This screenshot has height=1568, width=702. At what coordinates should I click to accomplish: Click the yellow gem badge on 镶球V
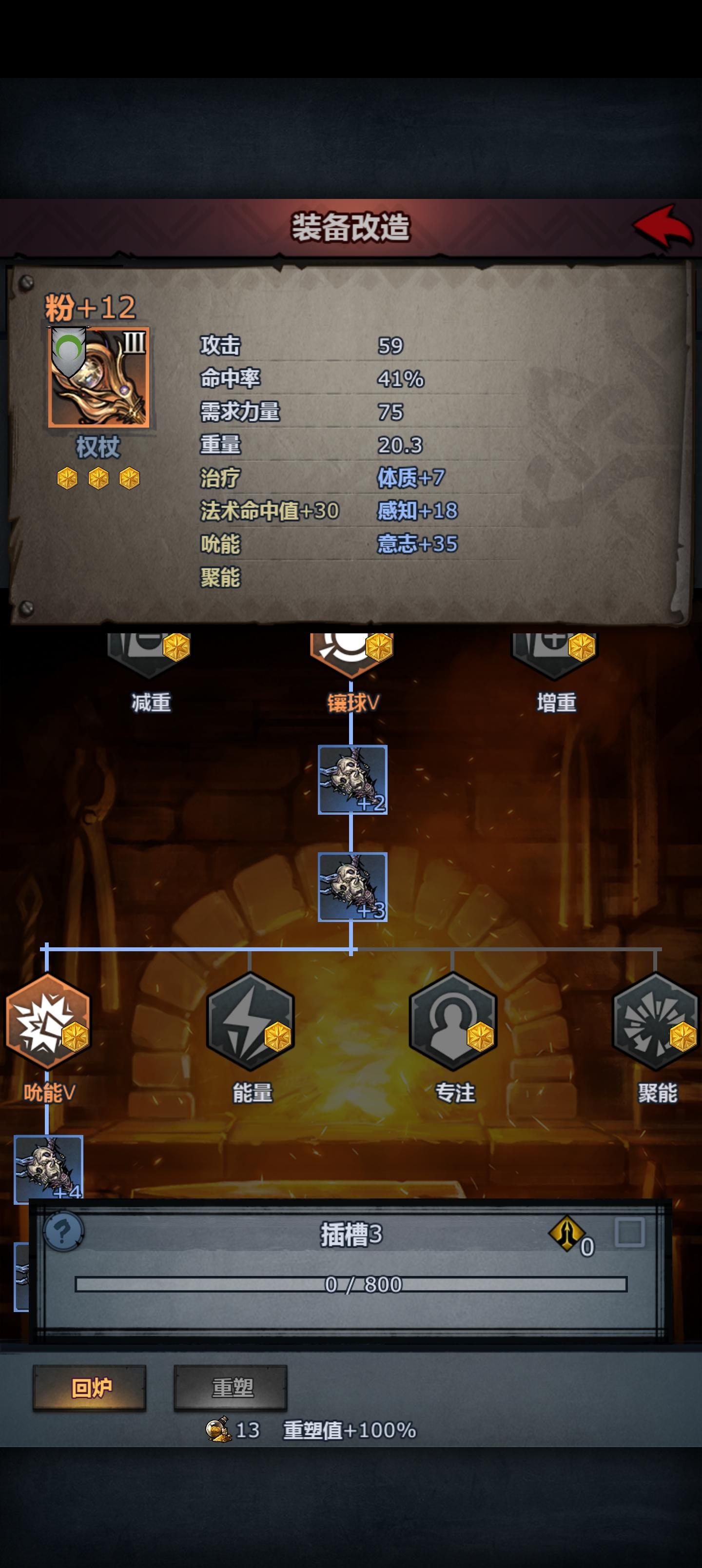coord(379,649)
